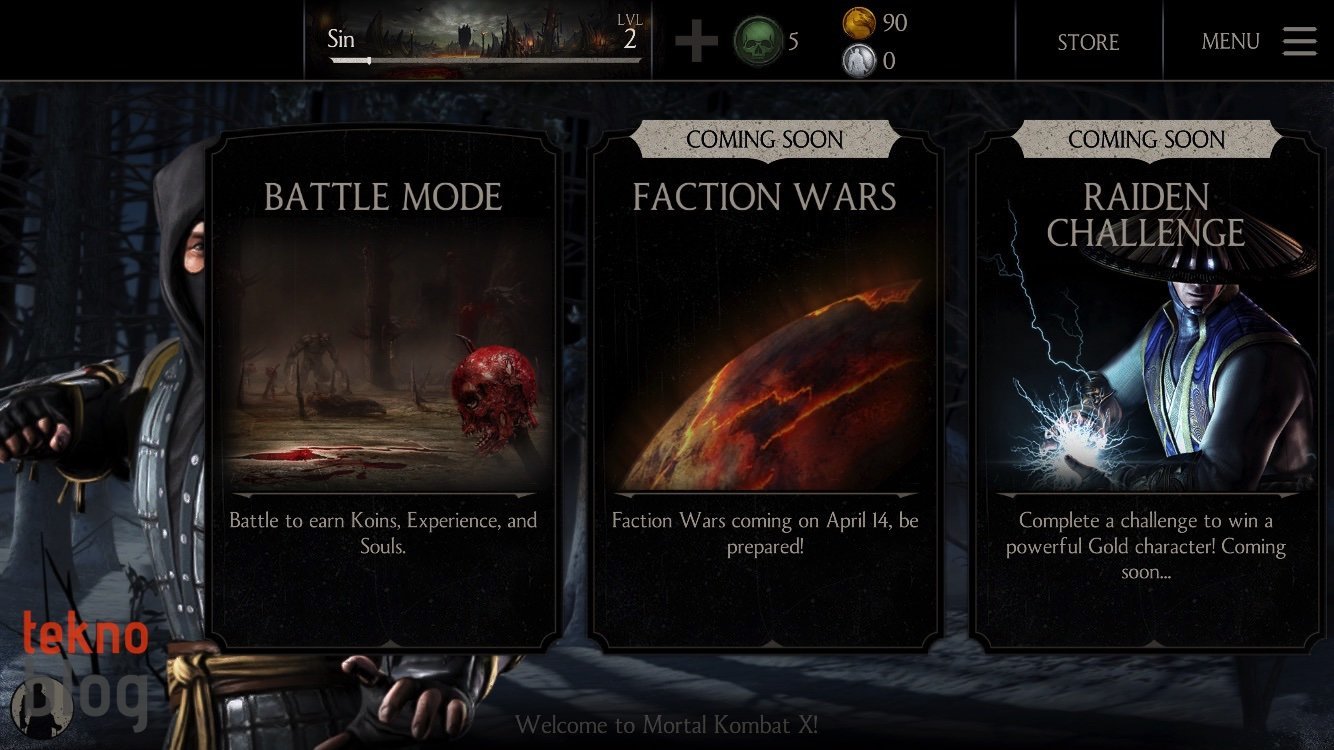Click the green soul skull icon

pyautogui.click(x=757, y=41)
